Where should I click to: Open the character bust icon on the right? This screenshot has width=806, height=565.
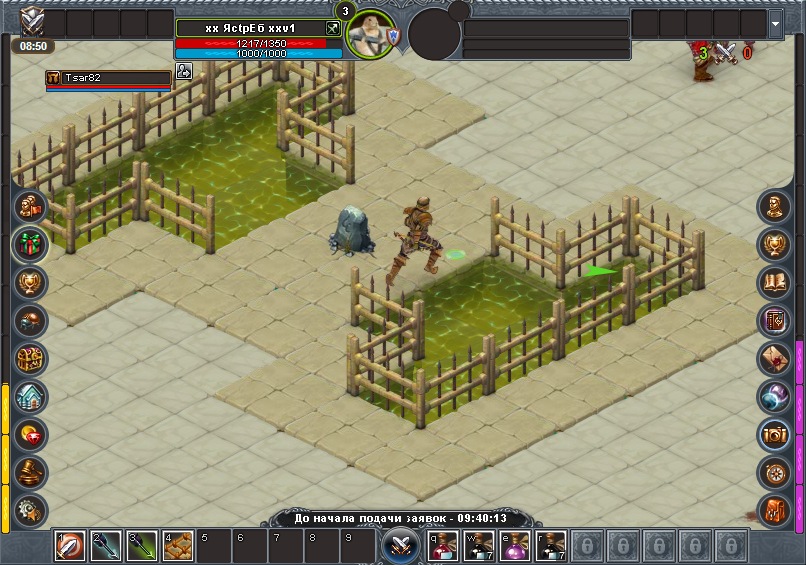pyautogui.click(x=774, y=206)
